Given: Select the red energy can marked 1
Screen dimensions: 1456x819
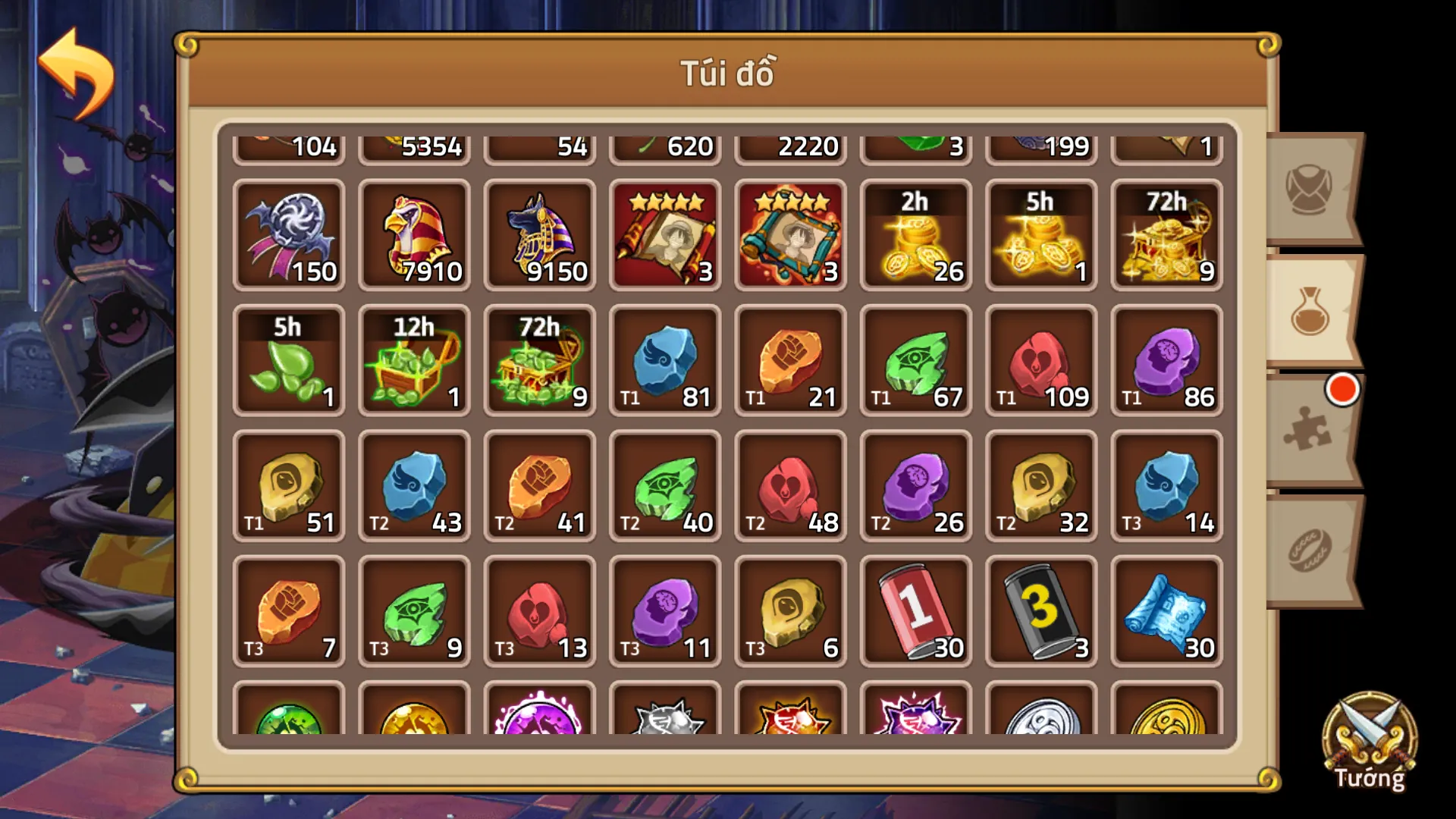Looking at the screenshot, I should coord(915,610).
